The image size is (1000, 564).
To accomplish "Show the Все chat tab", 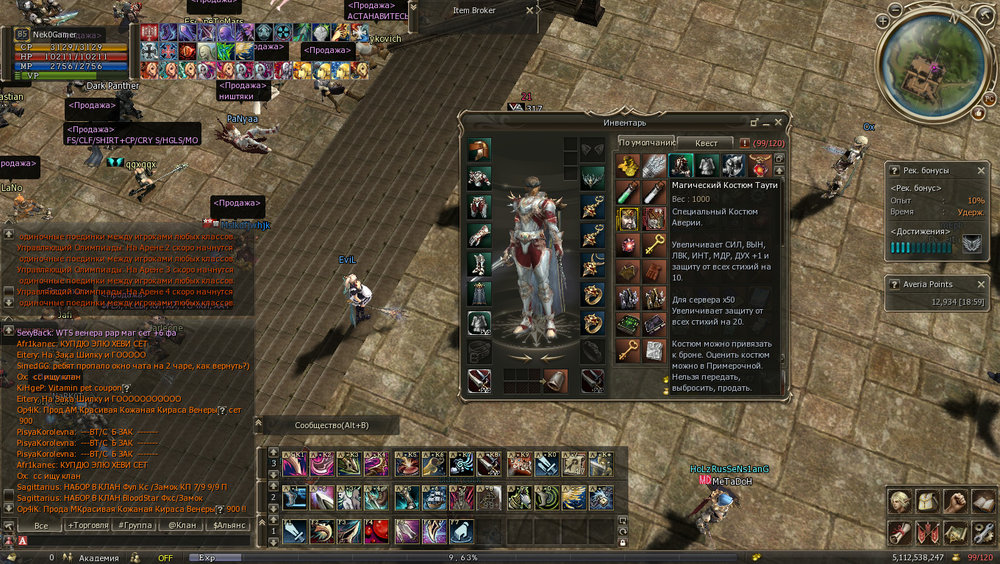I will [x=41, y=525].
